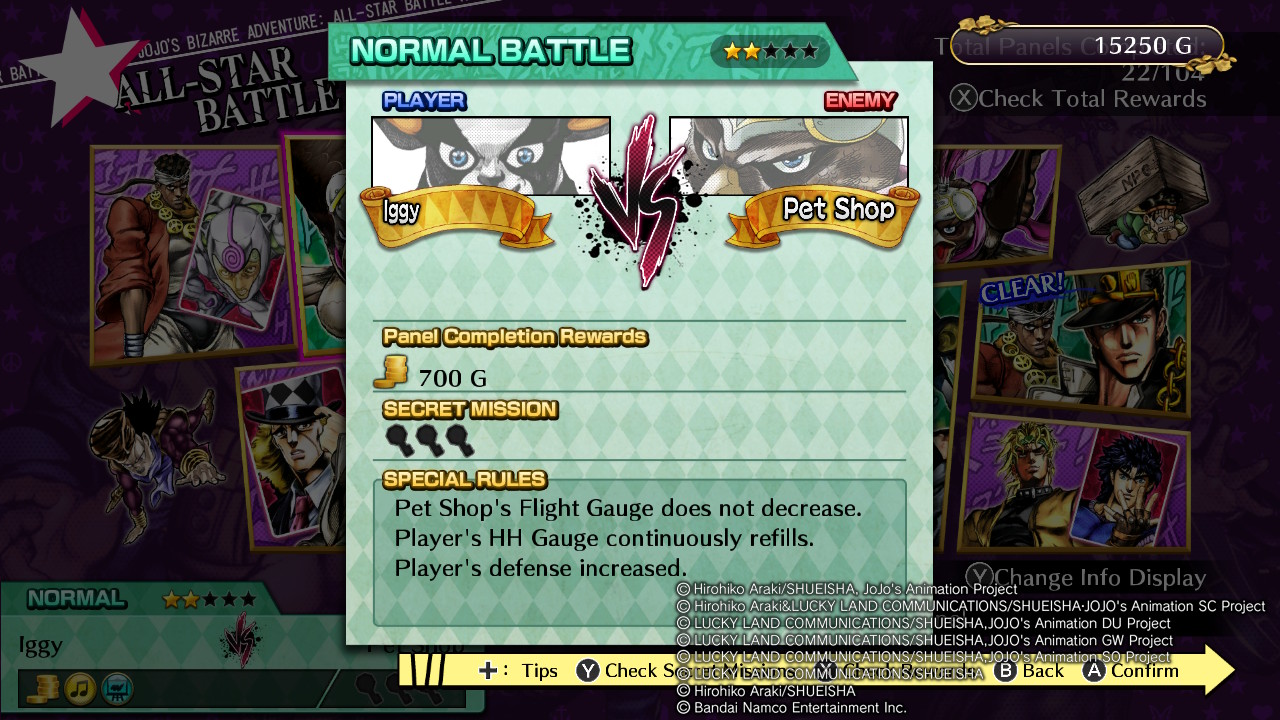Open the Tips option
This screenshot has width=1280, height=720.
540,671
